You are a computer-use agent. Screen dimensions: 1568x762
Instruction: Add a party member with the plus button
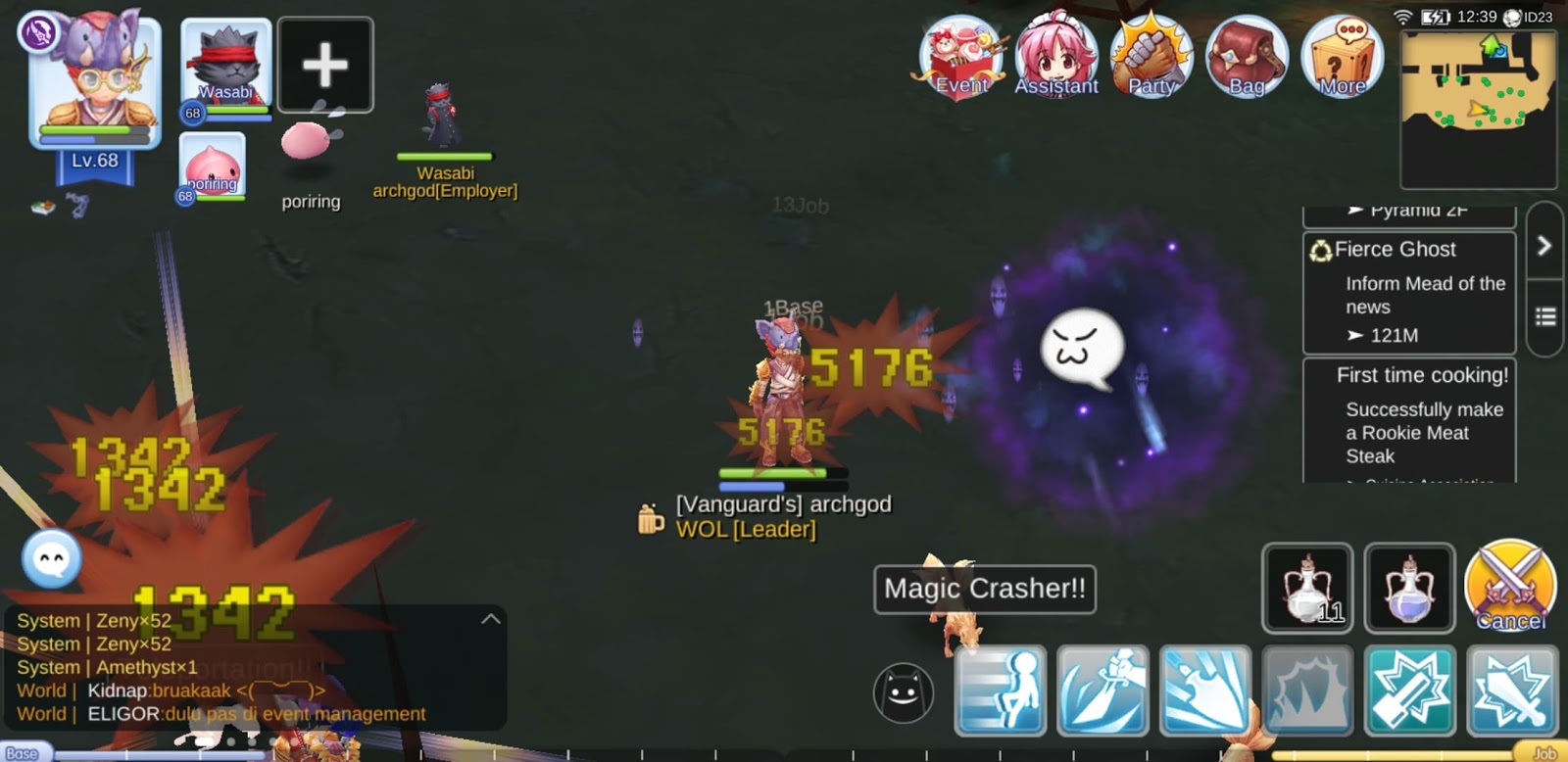[325, 65]
